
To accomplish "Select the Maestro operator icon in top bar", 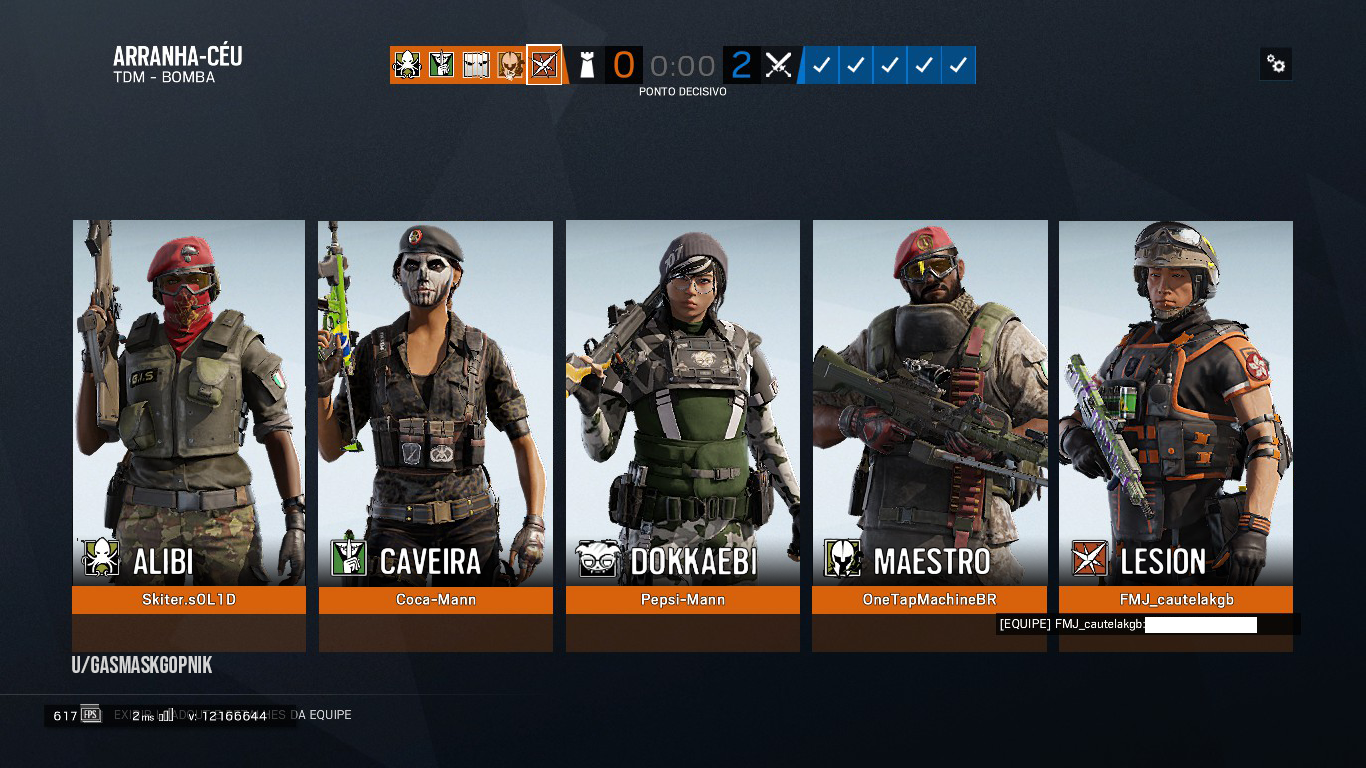I will click(x=508, y=64).
